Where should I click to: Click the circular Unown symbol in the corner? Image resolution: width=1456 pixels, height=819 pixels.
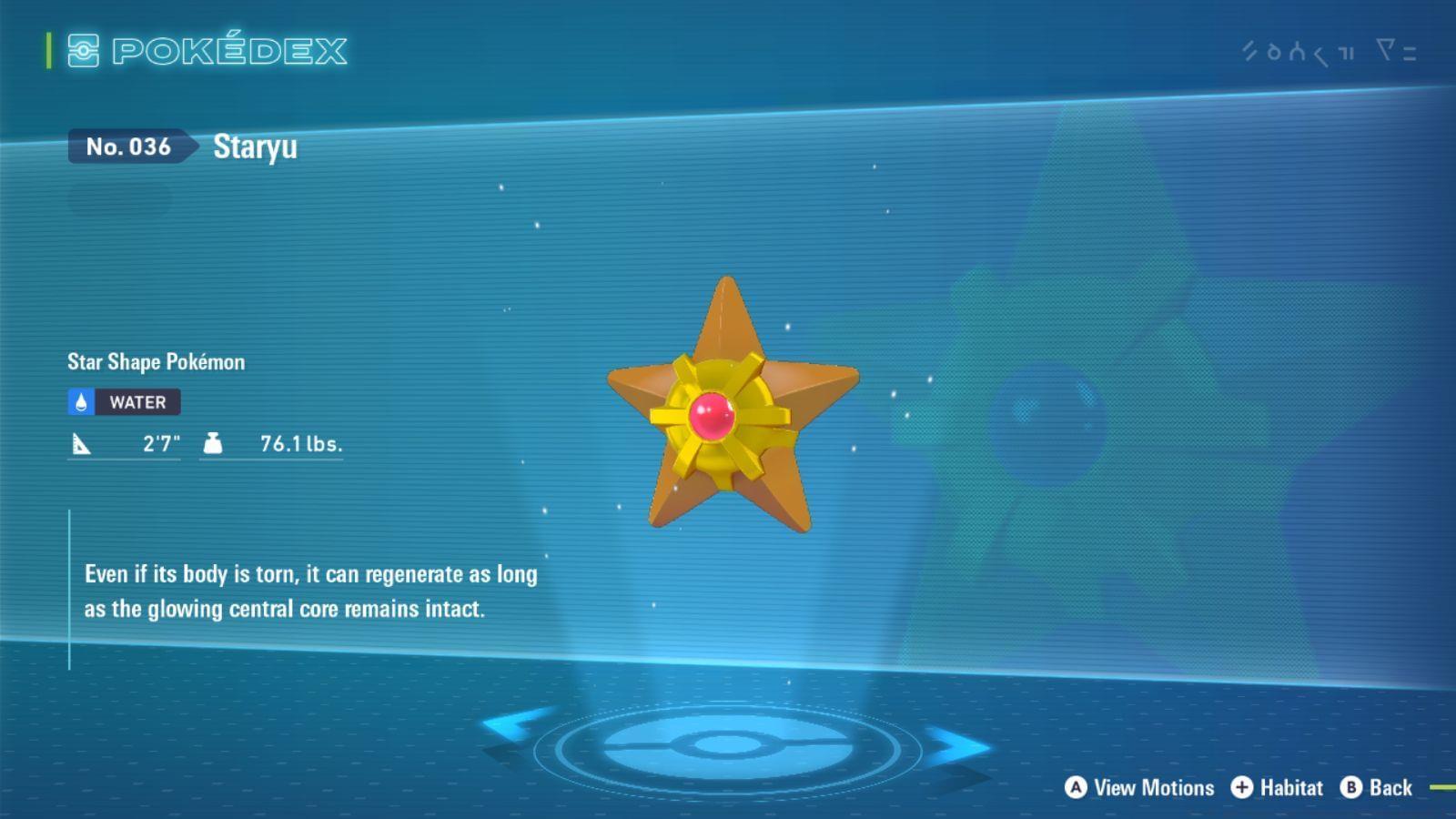[1274, 52]
